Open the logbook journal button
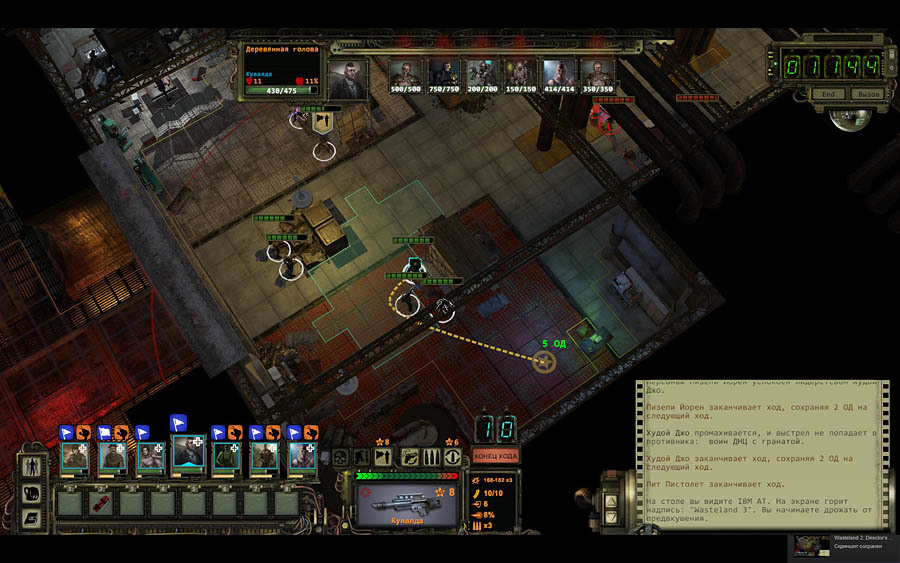Image resolution: width=900 pixels, height=563 pixels. [x=30, y=518]
